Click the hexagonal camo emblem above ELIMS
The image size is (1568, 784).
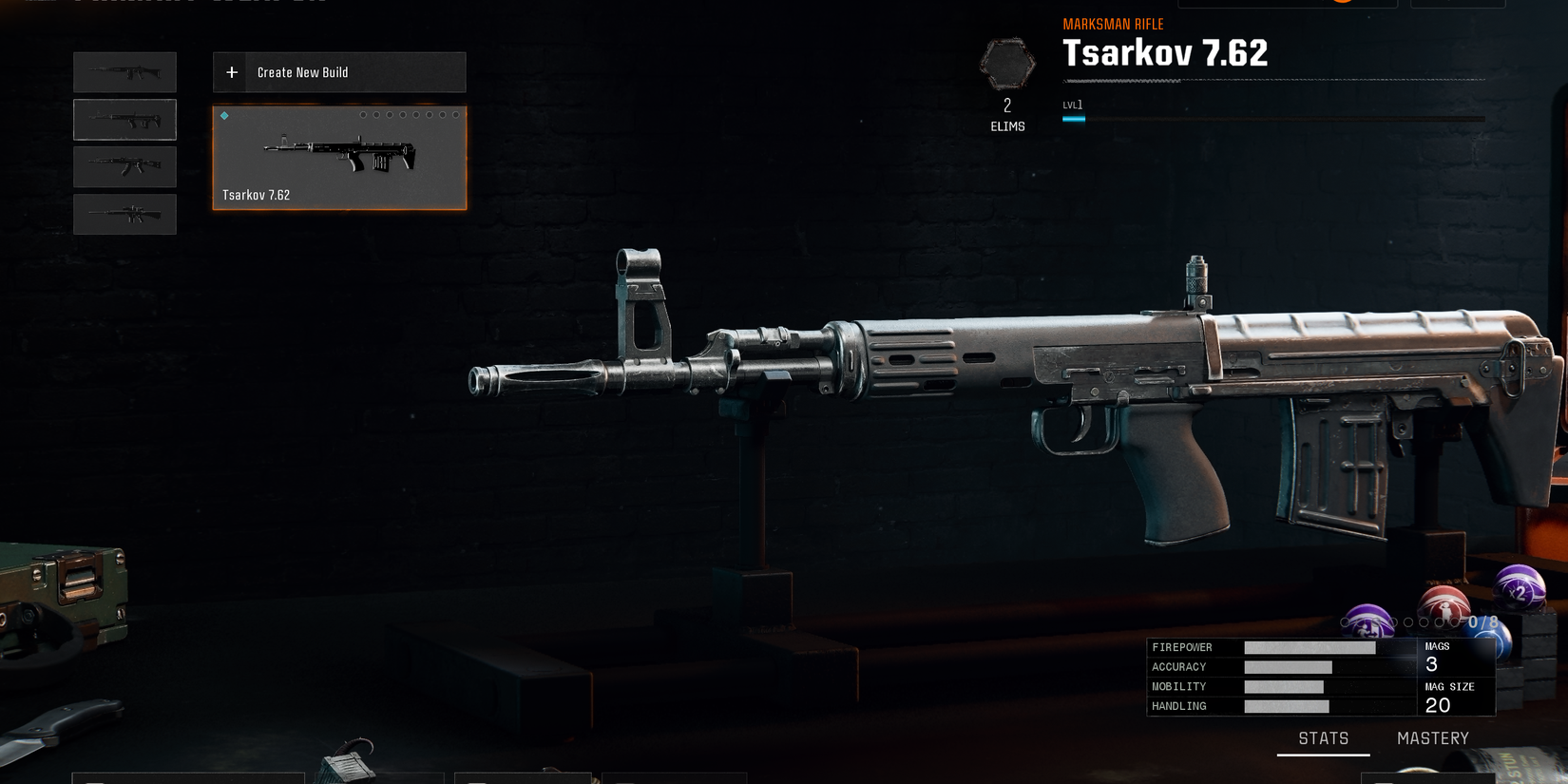tap(1006, 64)
